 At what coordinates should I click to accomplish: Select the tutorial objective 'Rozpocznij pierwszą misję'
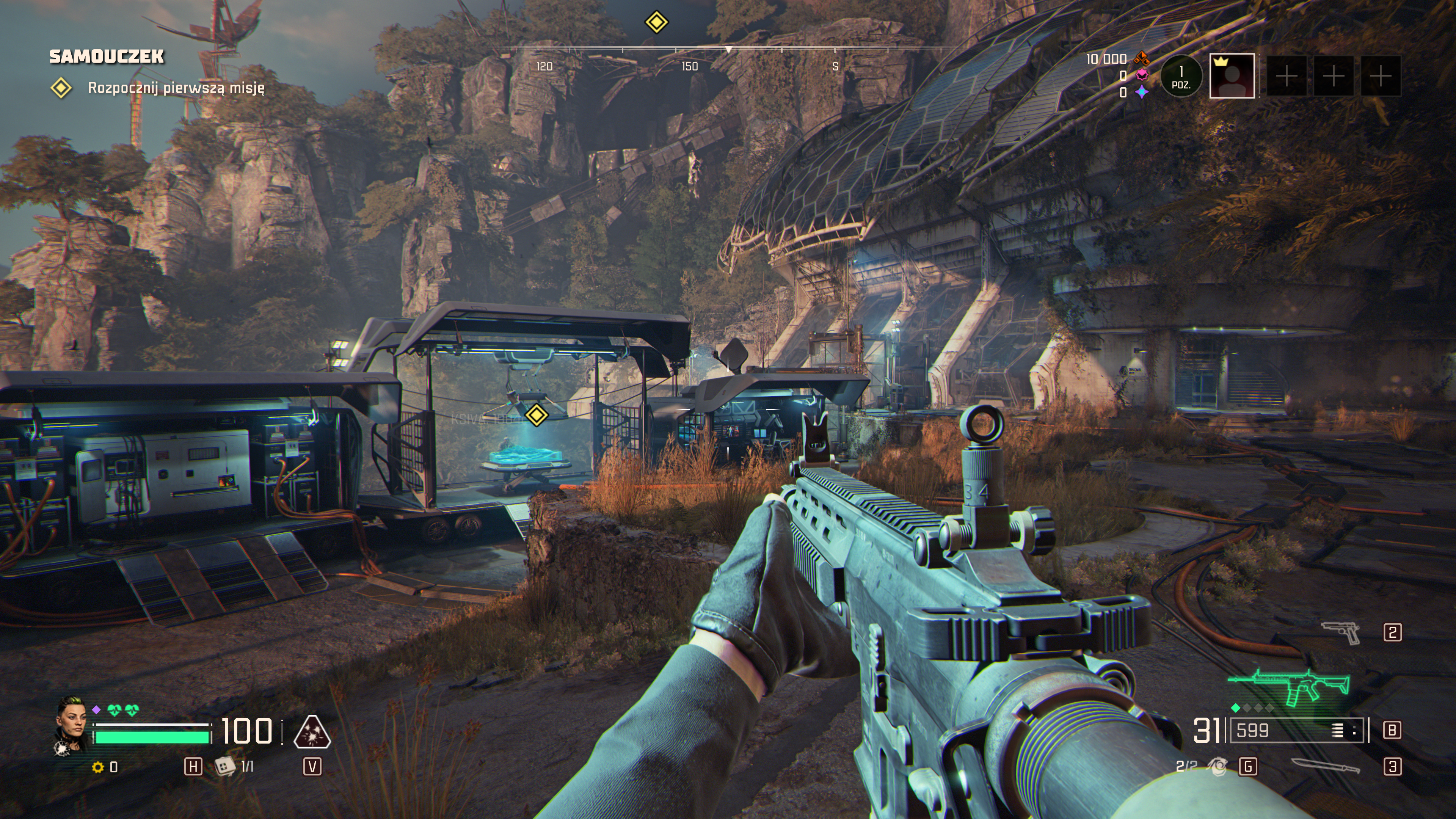click(176, 88)
